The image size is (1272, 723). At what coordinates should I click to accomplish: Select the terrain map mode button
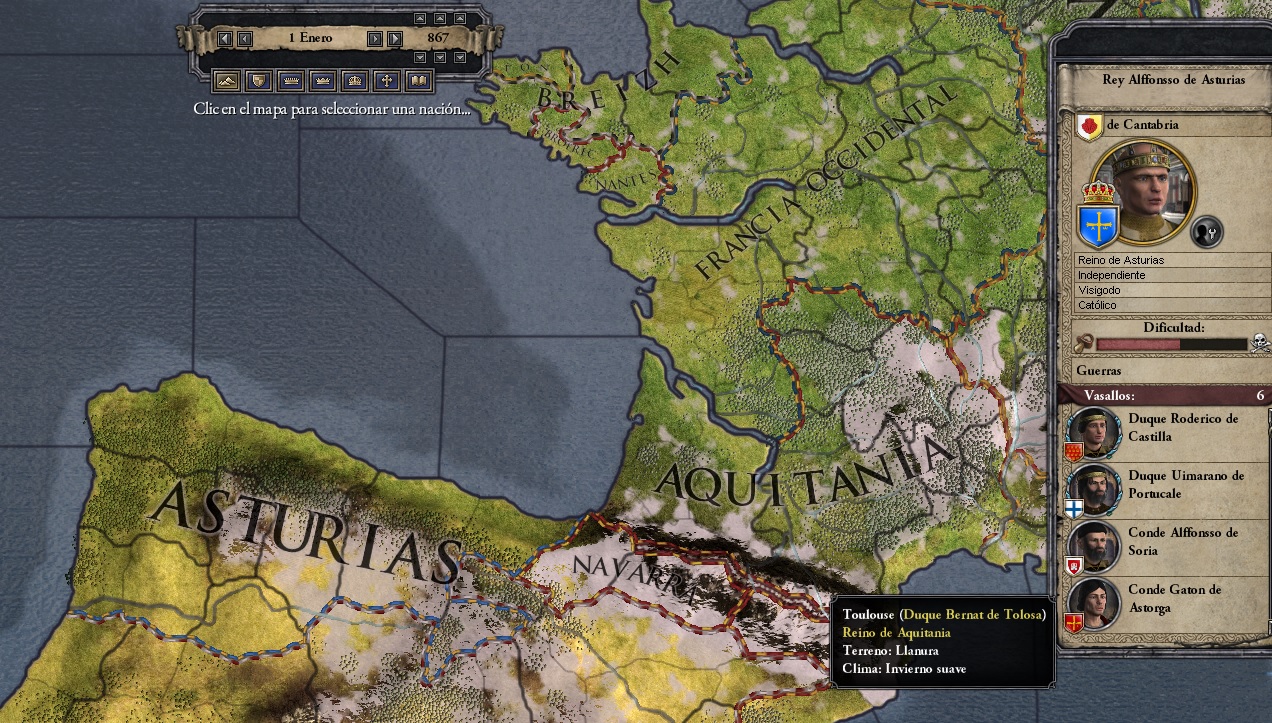(x=226, y=80)
